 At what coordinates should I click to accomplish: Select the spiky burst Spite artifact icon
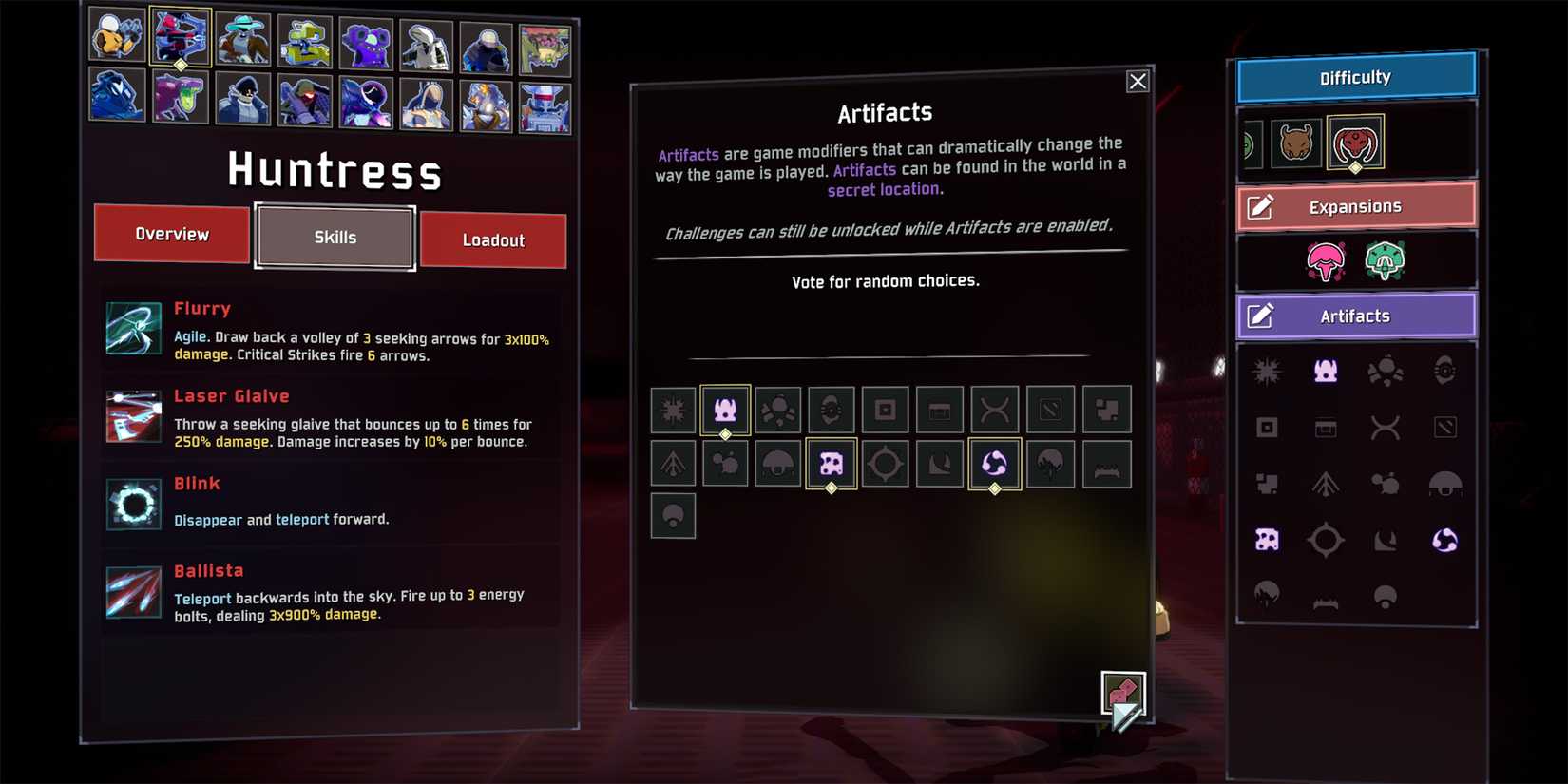pyautogui.click(x=673, y=409)
